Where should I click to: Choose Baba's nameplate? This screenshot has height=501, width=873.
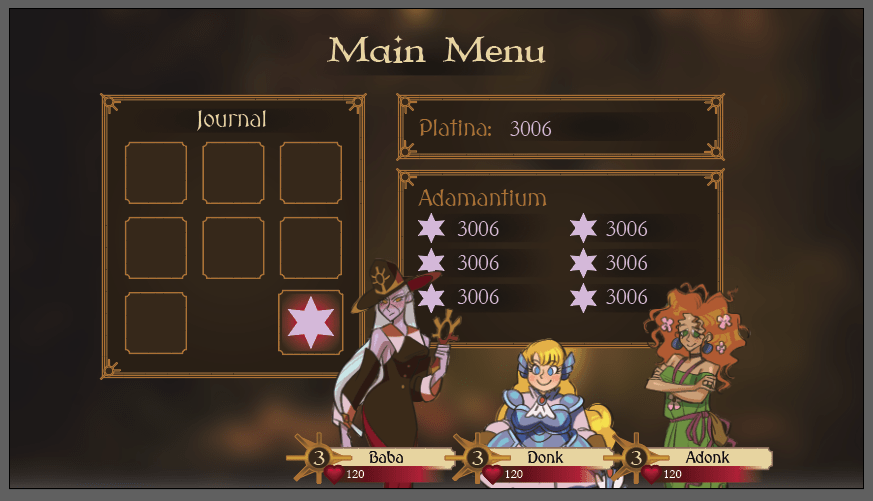pos(385,458)
